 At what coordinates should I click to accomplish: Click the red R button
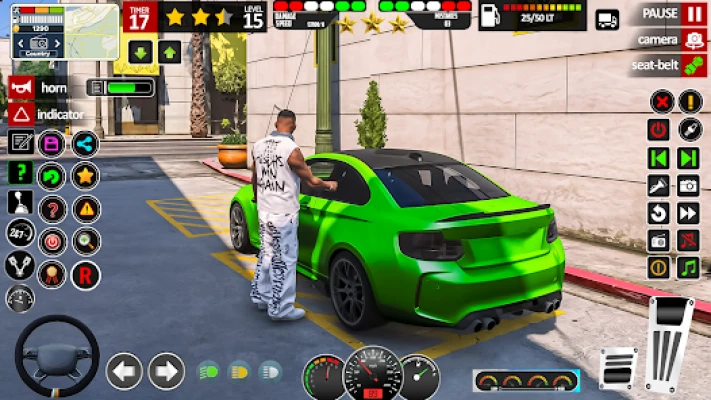85,272
